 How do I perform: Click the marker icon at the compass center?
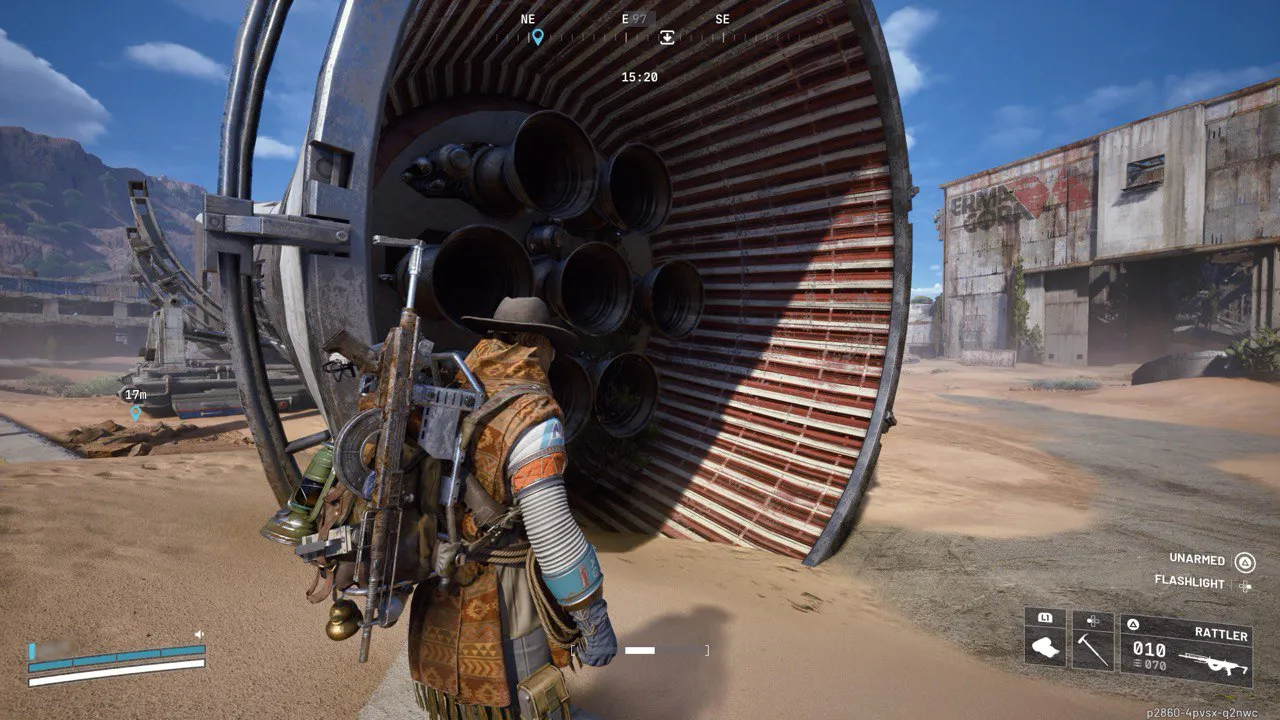point(667,38)
